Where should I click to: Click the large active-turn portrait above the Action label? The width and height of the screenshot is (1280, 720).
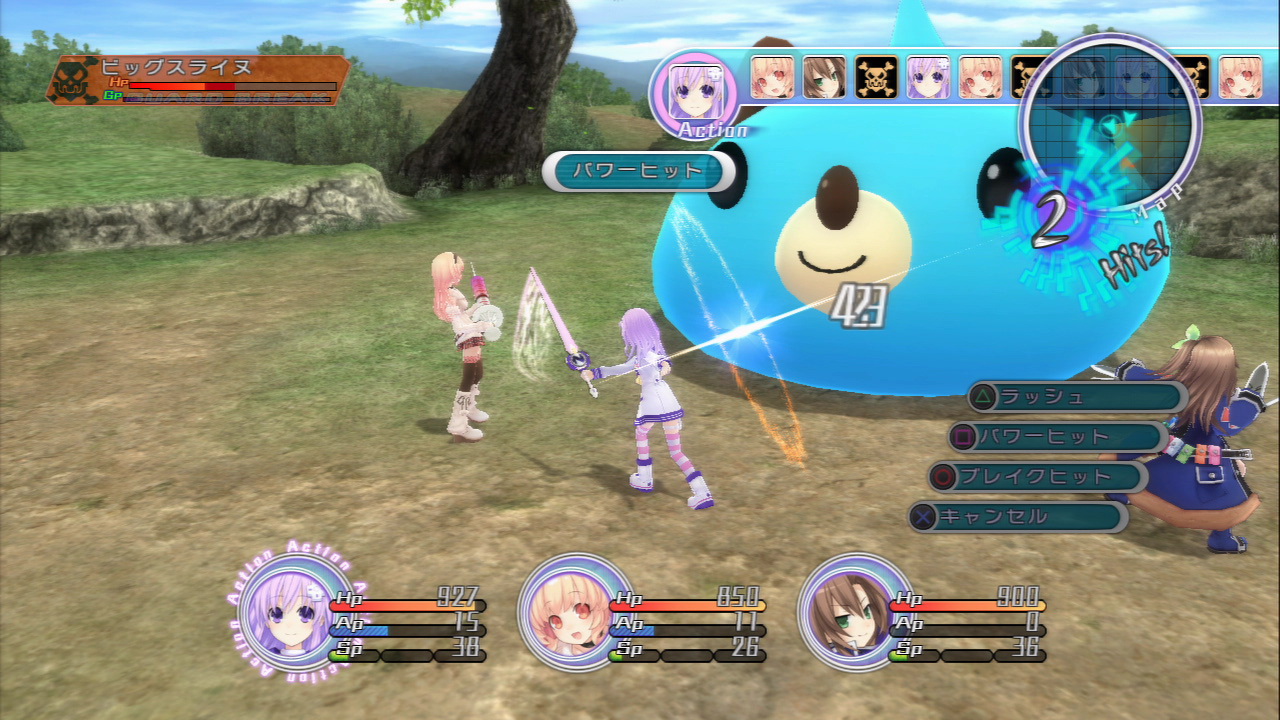pyautogui.click(x=693, y=90)
